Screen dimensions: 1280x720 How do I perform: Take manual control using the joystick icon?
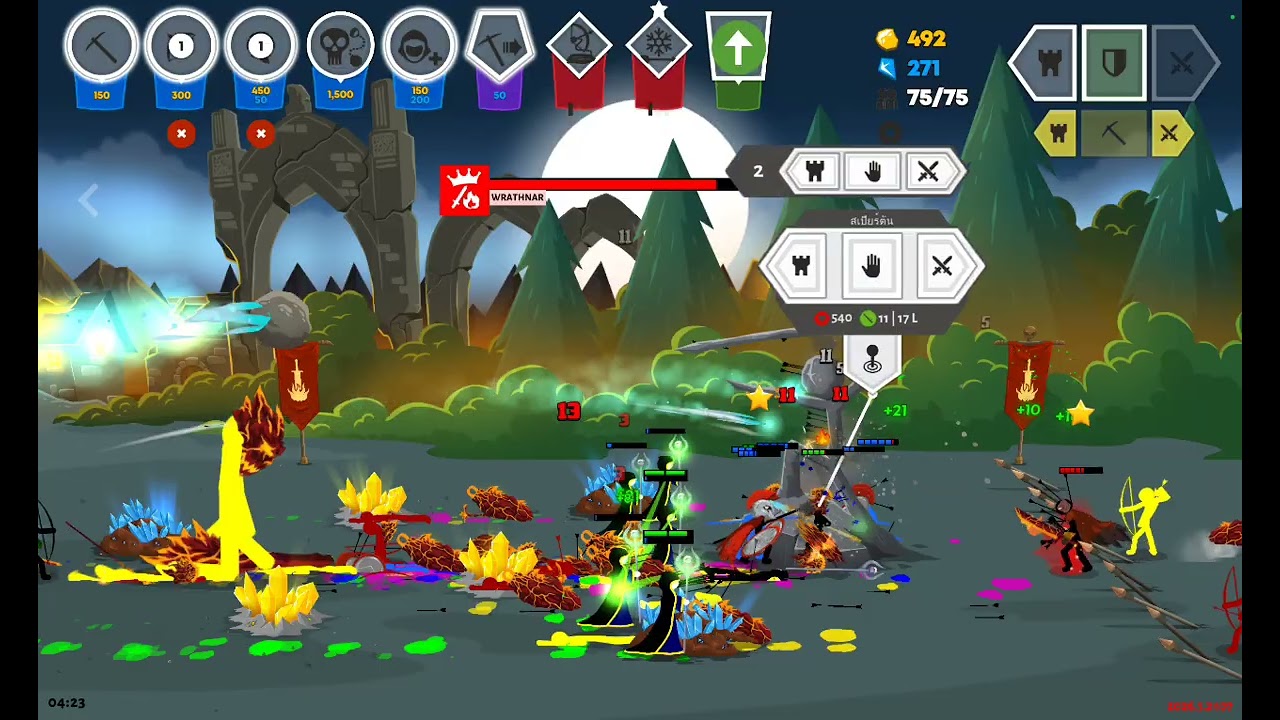(872, 358)
